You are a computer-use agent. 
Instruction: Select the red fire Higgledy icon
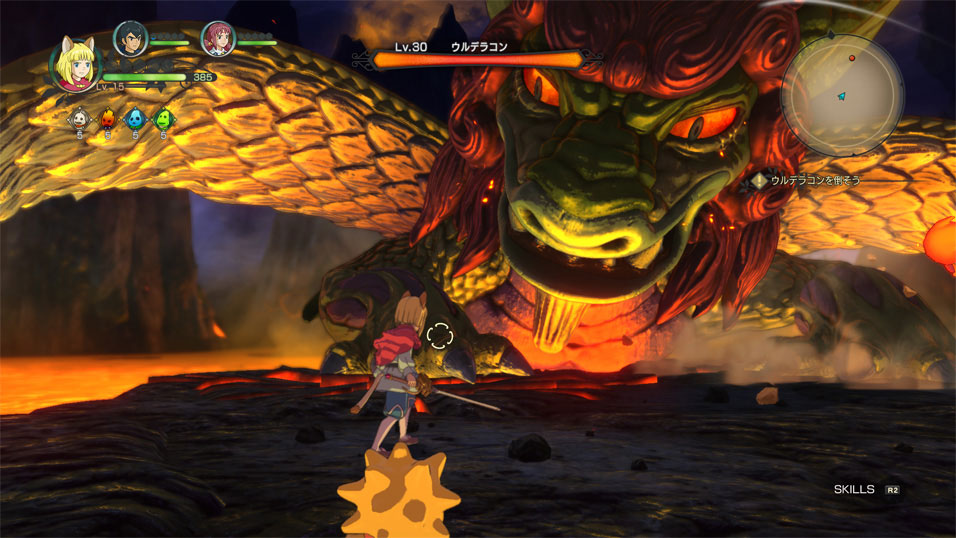[x=107, y=119]
